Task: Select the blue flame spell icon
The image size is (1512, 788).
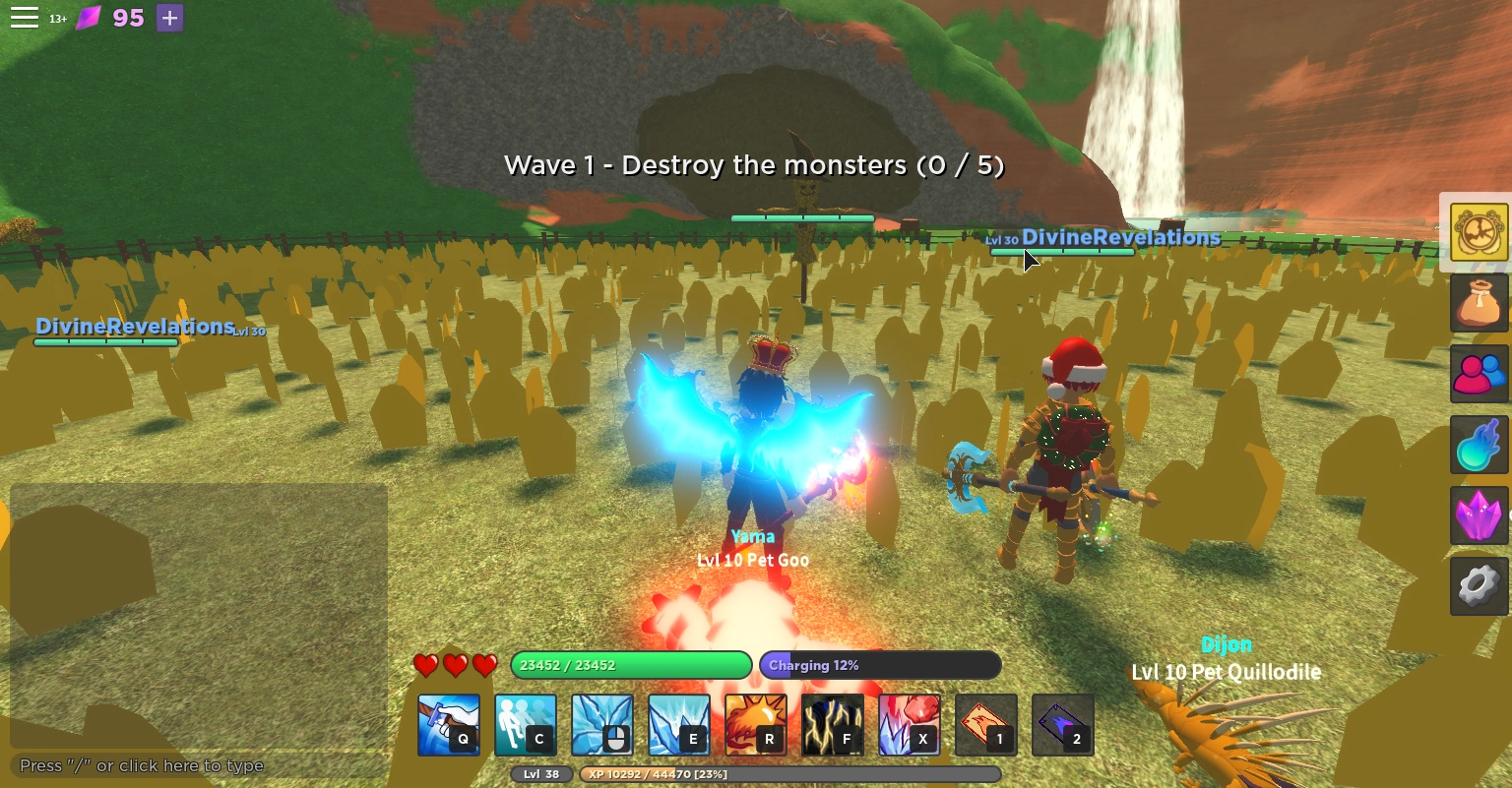Action: point(1479,445)
